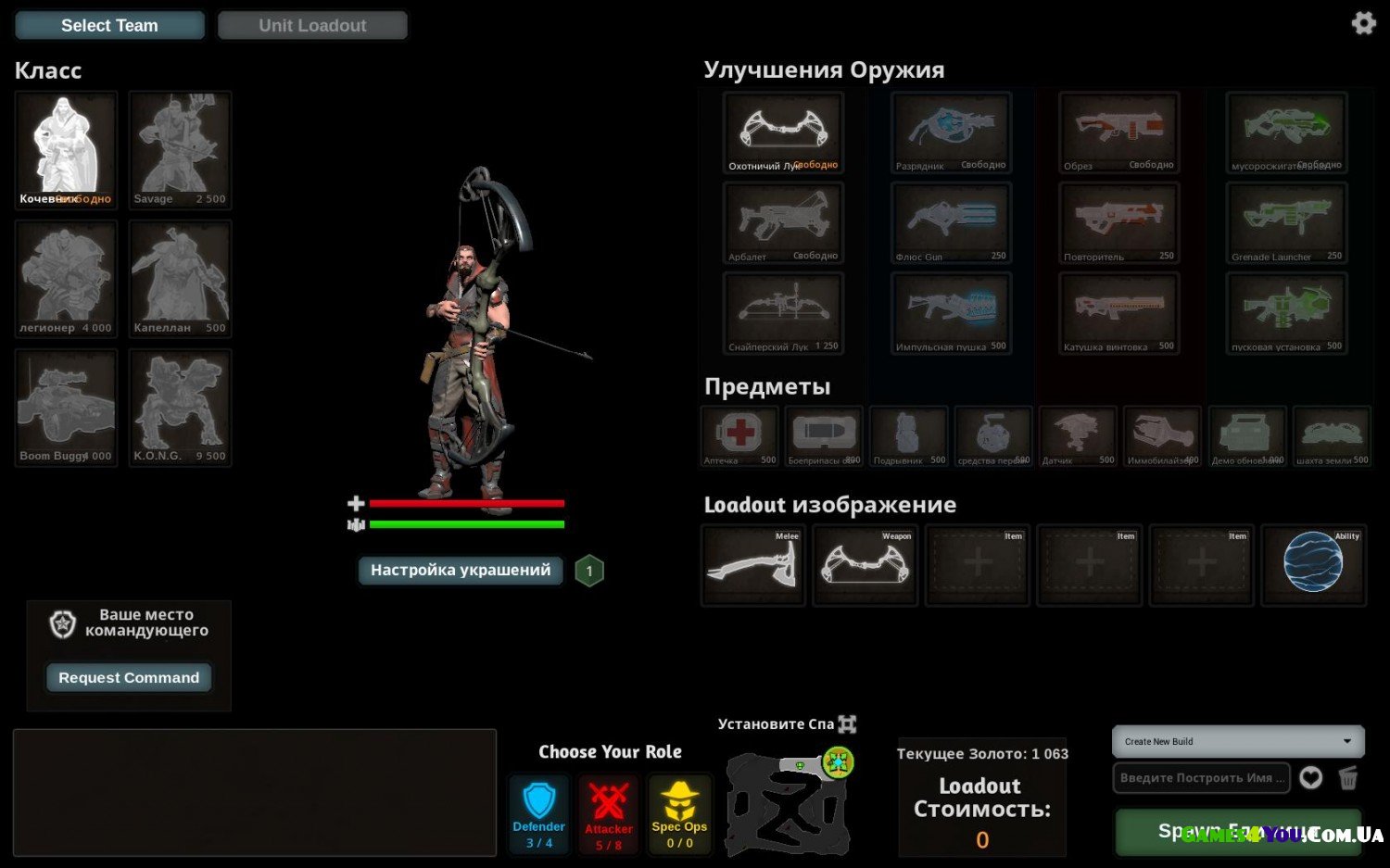
Task: Choose the Обрез weapon upgrade
Action: [1118, 132]
